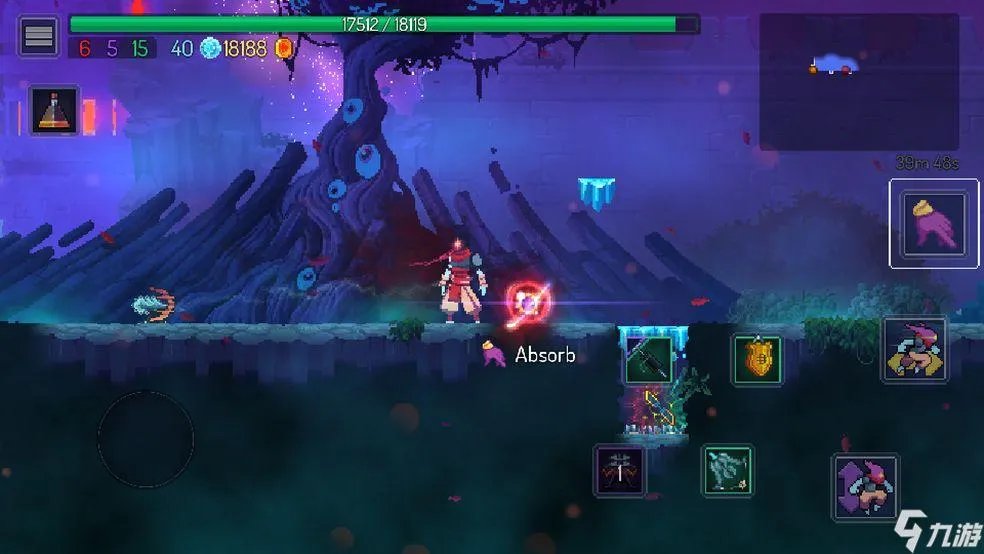Tap the jump button with purple arrows
Viewport: 984px width, 554px height.
(x=865, y=487)
